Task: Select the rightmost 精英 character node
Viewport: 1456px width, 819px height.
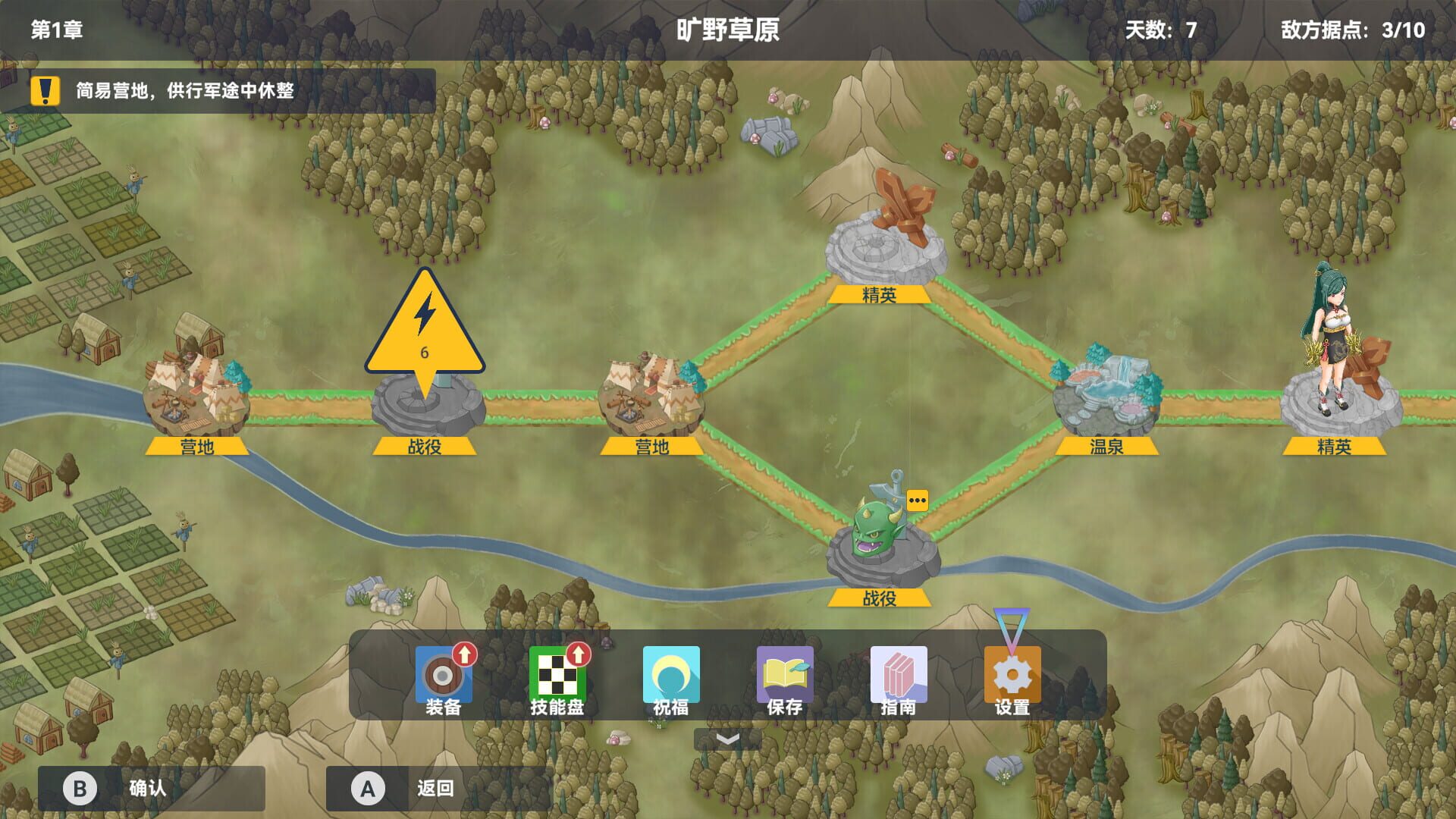Action: [x=1338, y=364]
